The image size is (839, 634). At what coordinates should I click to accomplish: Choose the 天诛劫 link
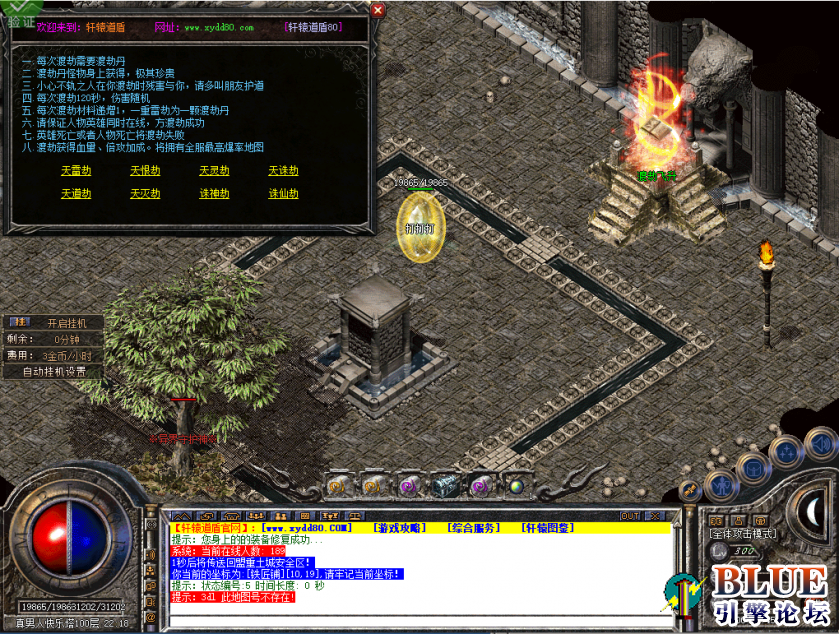point(283,171)
